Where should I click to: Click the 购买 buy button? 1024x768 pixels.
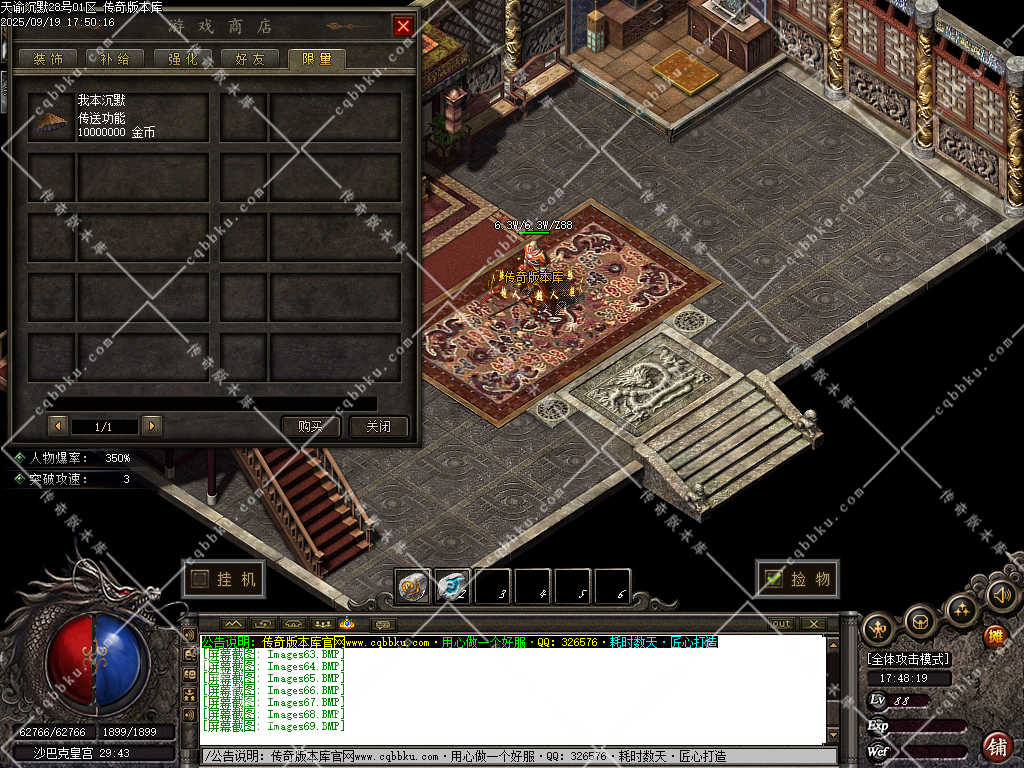pyautogui.click(x=311, y=426)
